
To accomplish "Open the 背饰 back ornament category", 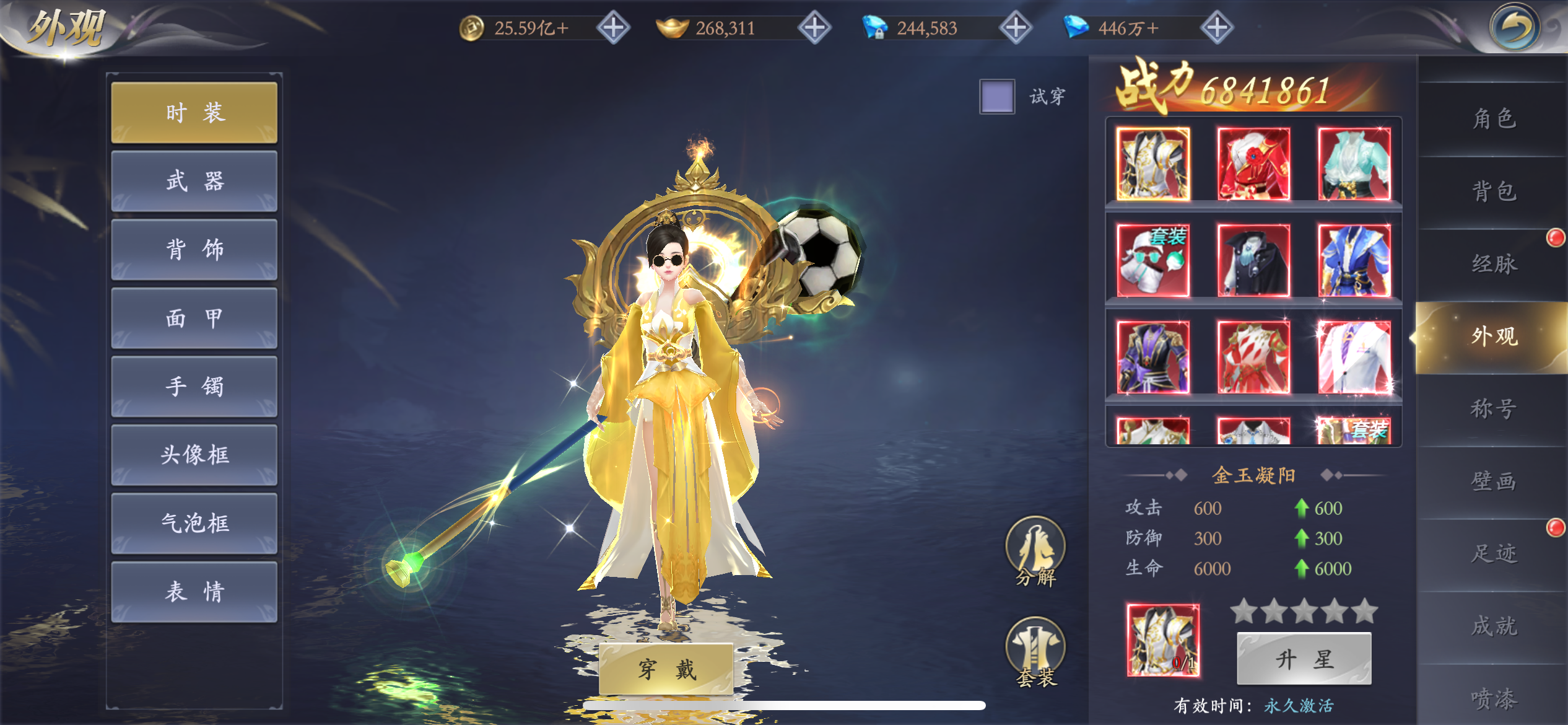I will 194,250.
